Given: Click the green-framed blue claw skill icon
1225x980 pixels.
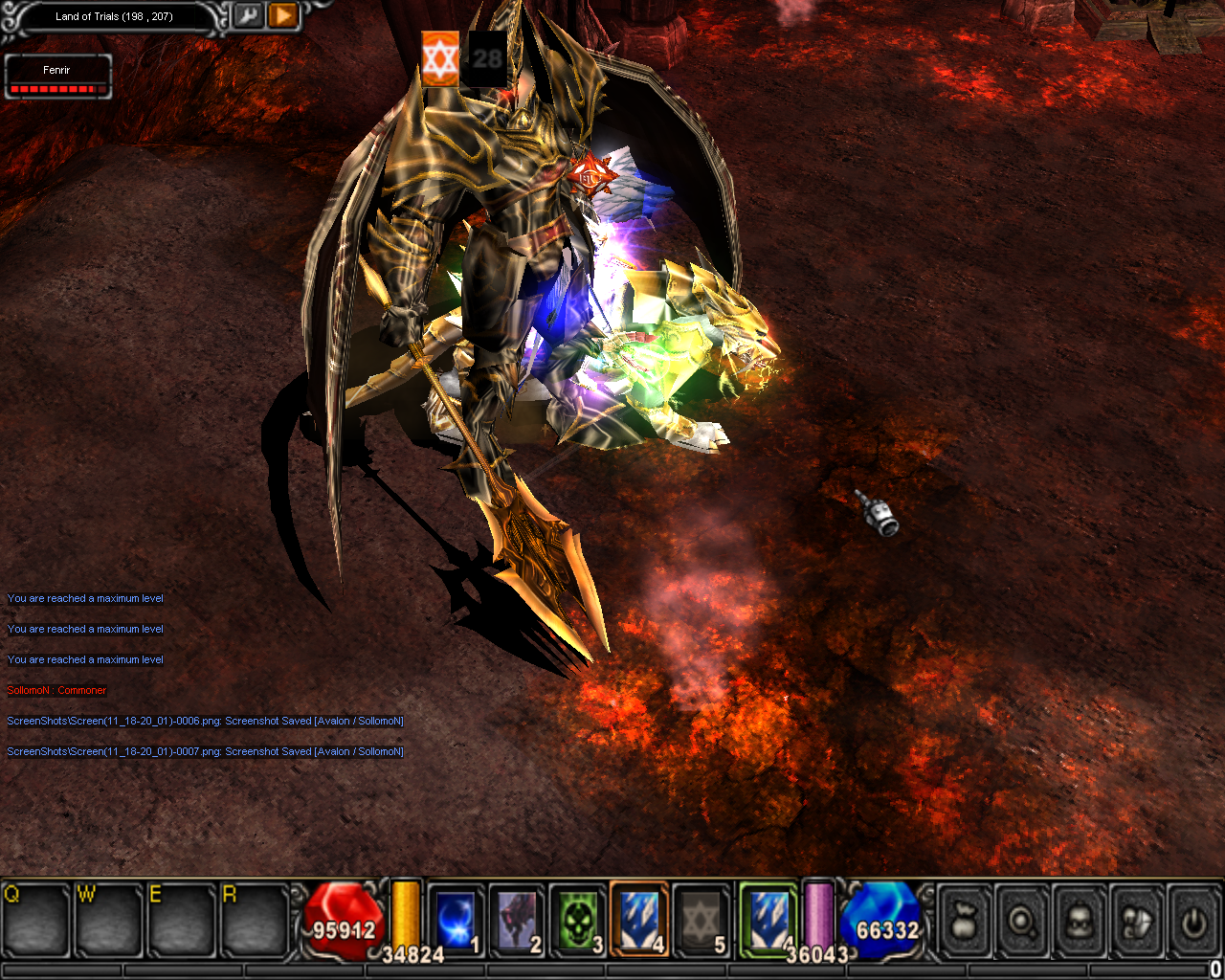Looking at the screenshot, I should [x=768, y=919].
